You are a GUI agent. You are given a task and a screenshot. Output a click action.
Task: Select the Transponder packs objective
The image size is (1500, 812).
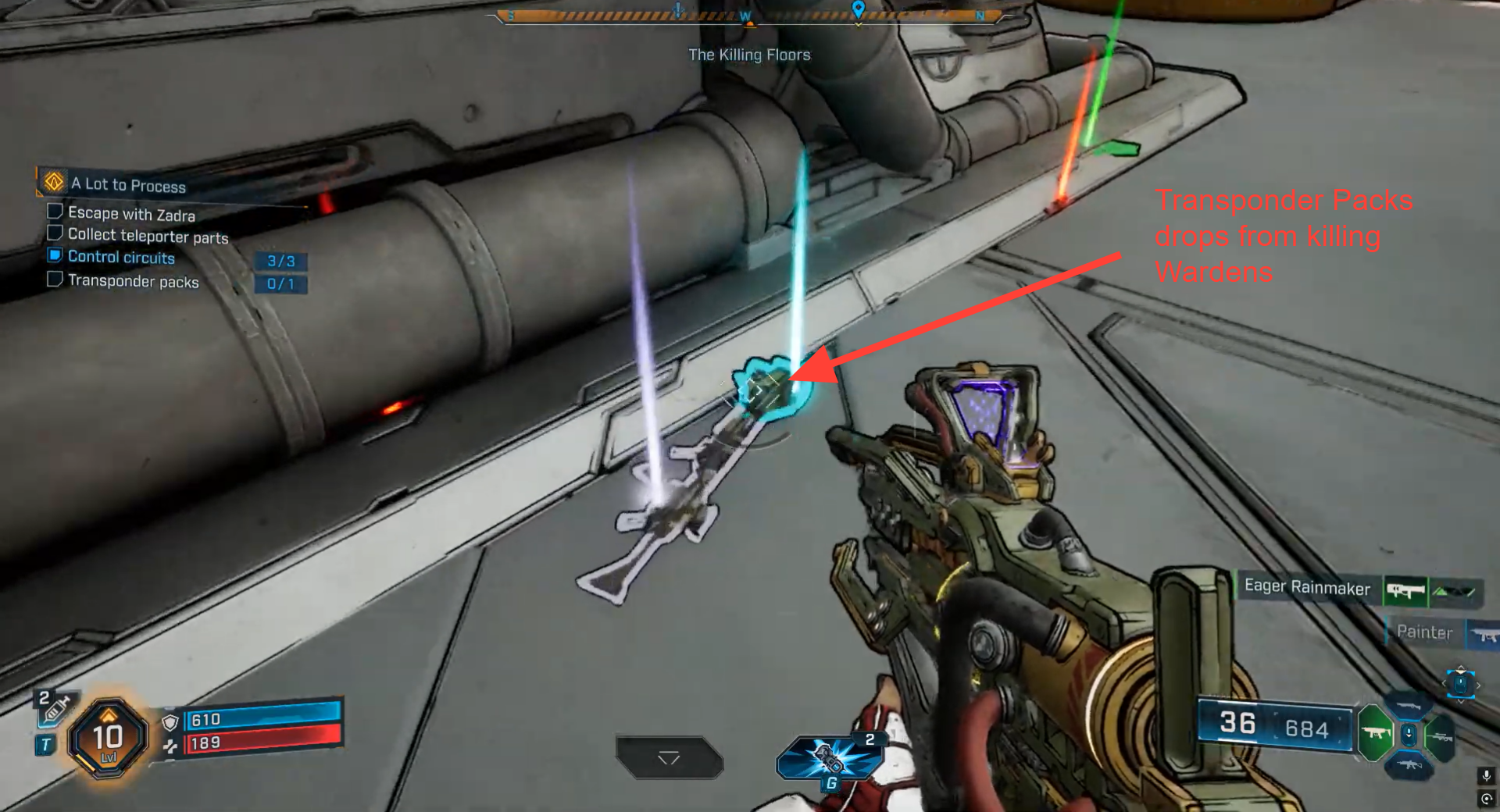click(133, 281)
